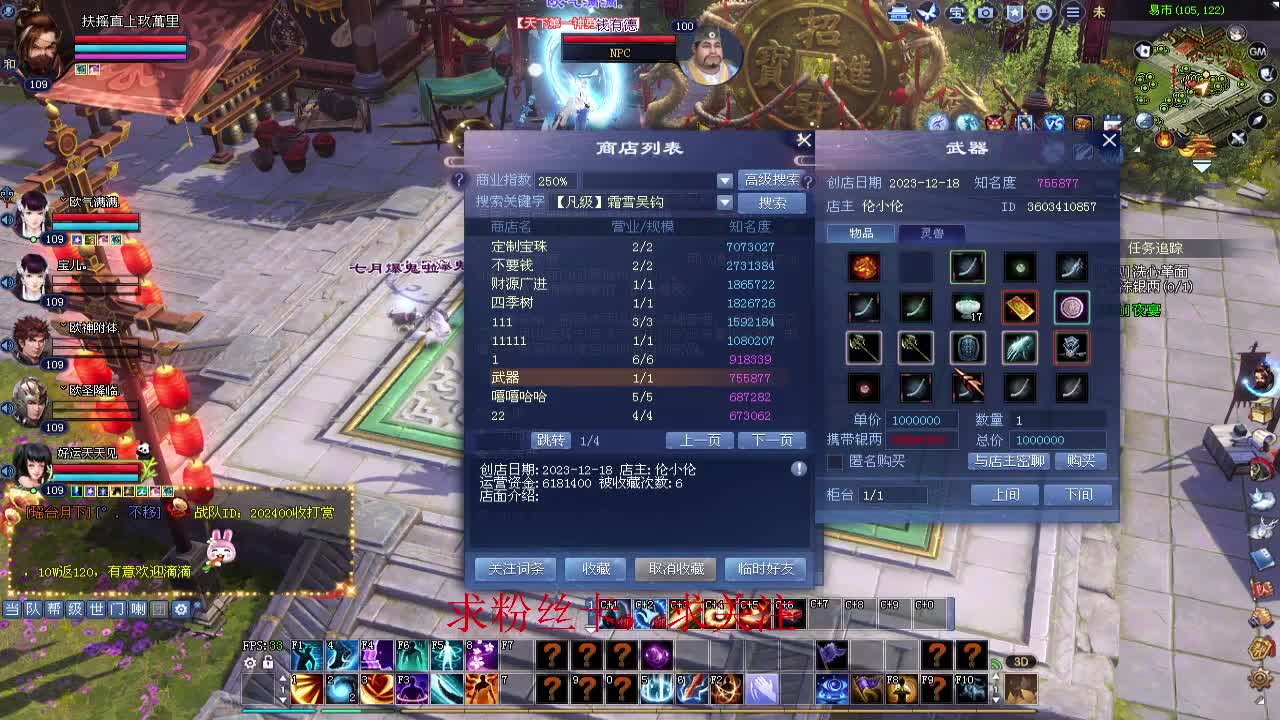Click your character's red HP bar top-left
Image resolution: width=1280 pixels, height=720 pixels.
131,40
